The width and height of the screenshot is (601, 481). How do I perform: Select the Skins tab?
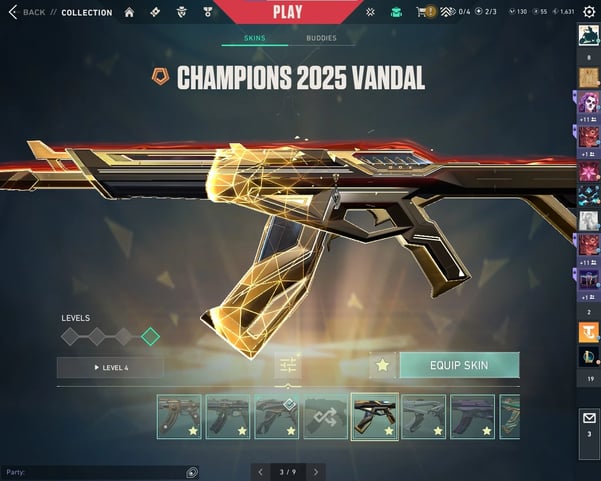(x=255, y=38)
